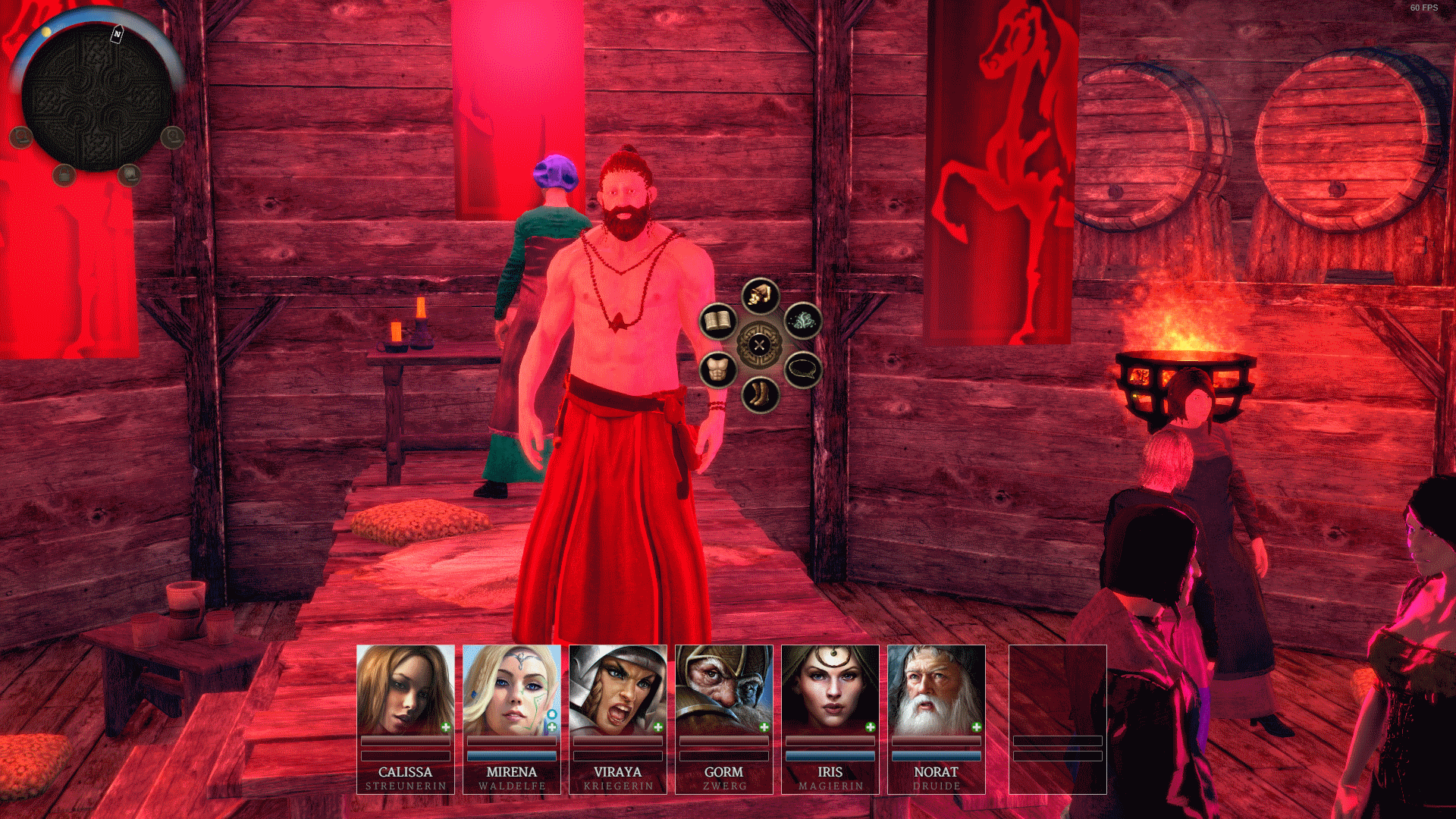Close the radial menu with the X
Viewport: 1456px width, 819px height.
pos(759,345)
